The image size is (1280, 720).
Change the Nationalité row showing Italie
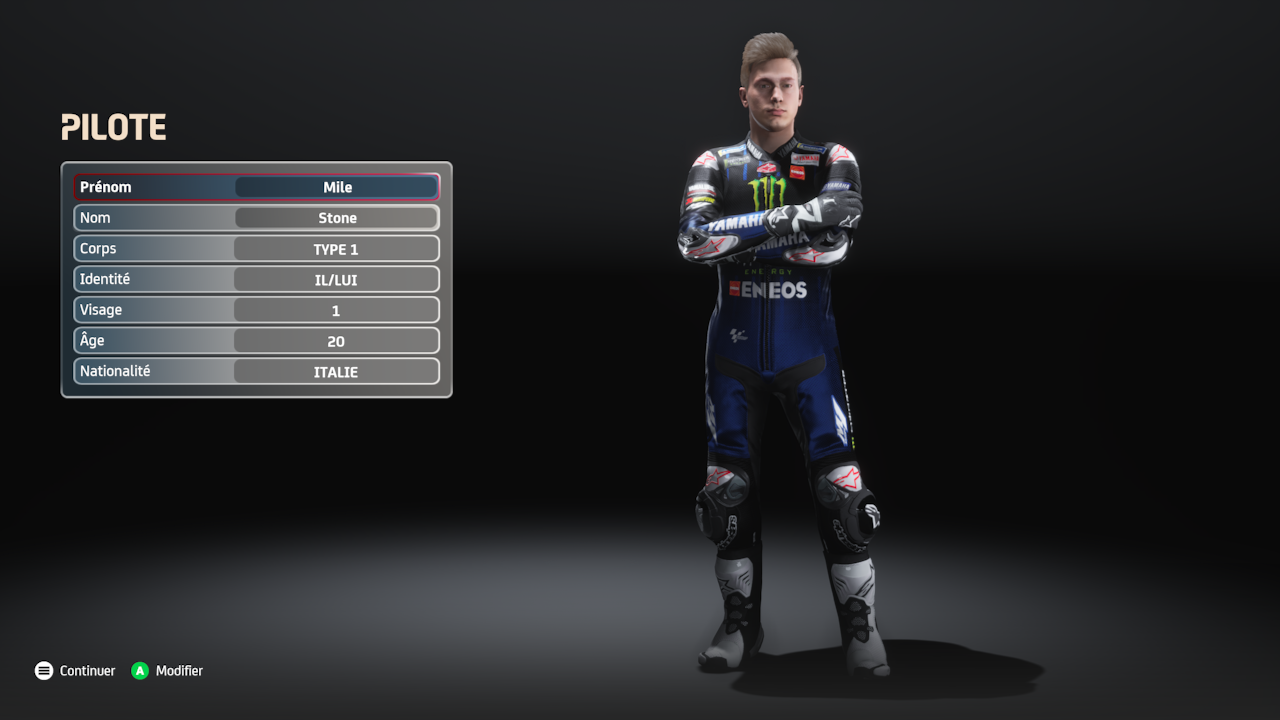point(336,372)
